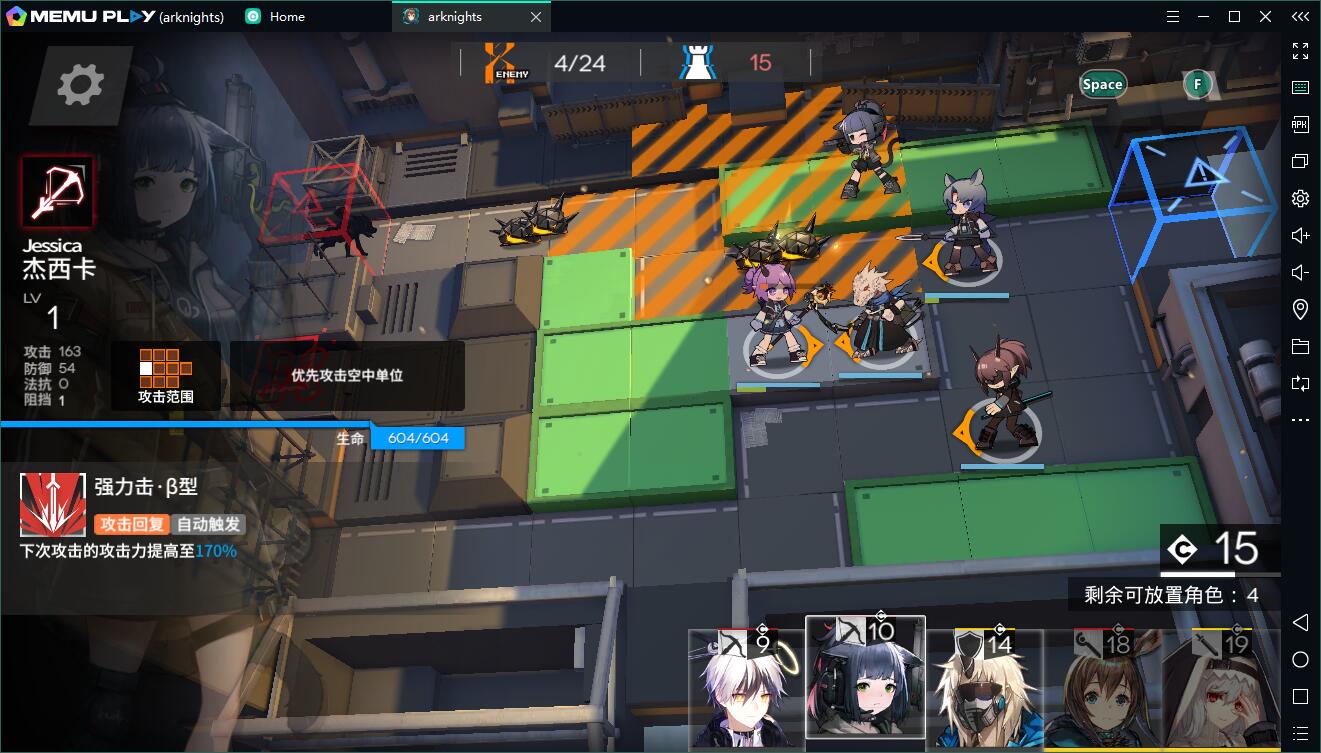The height and width of the screenshot is (753, 1321).
Task: Click the Android back triangle button
Action: [x=1300, y=623]
